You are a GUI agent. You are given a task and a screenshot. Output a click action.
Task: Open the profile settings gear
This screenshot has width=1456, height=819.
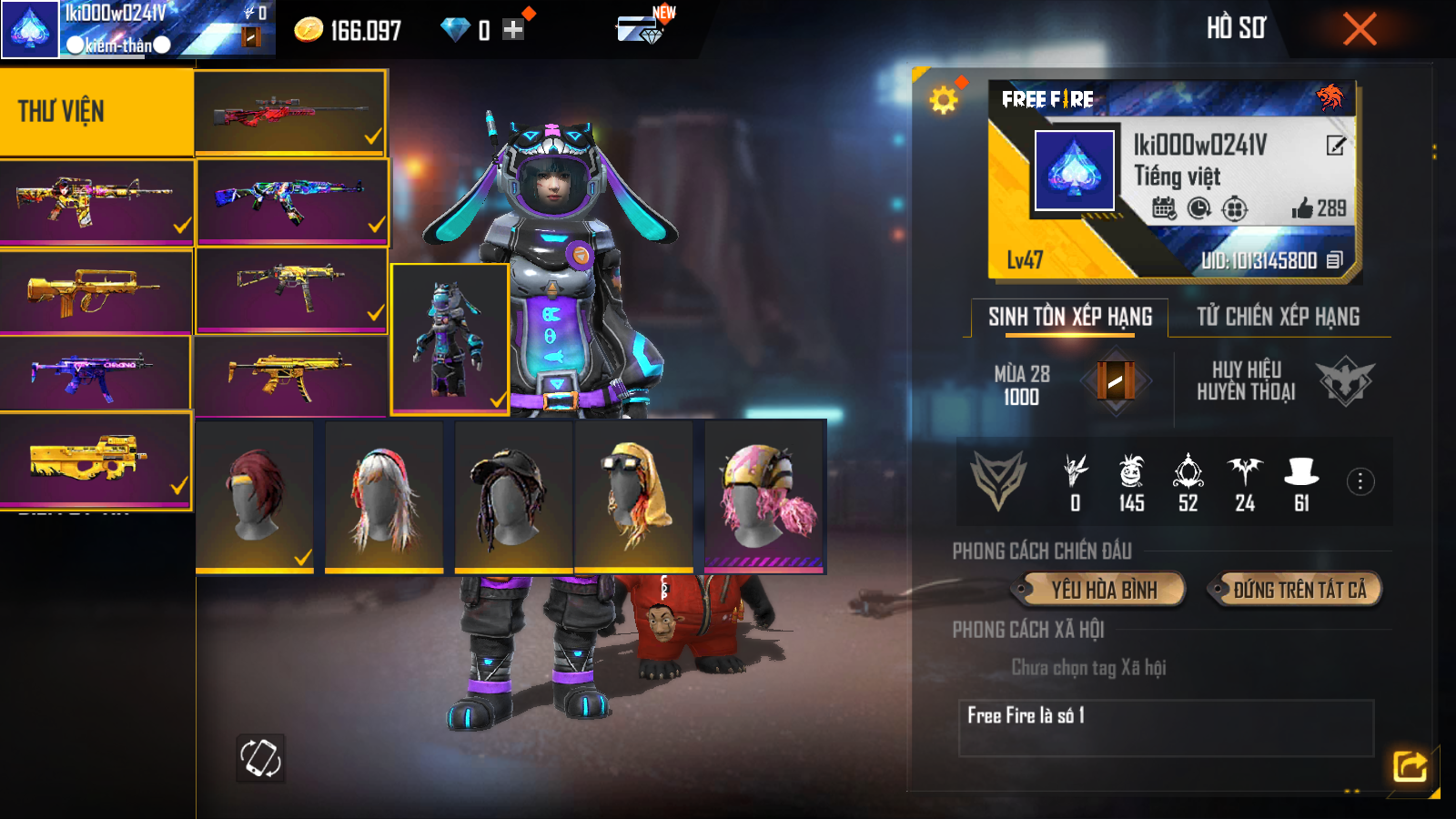pos(944,99)
